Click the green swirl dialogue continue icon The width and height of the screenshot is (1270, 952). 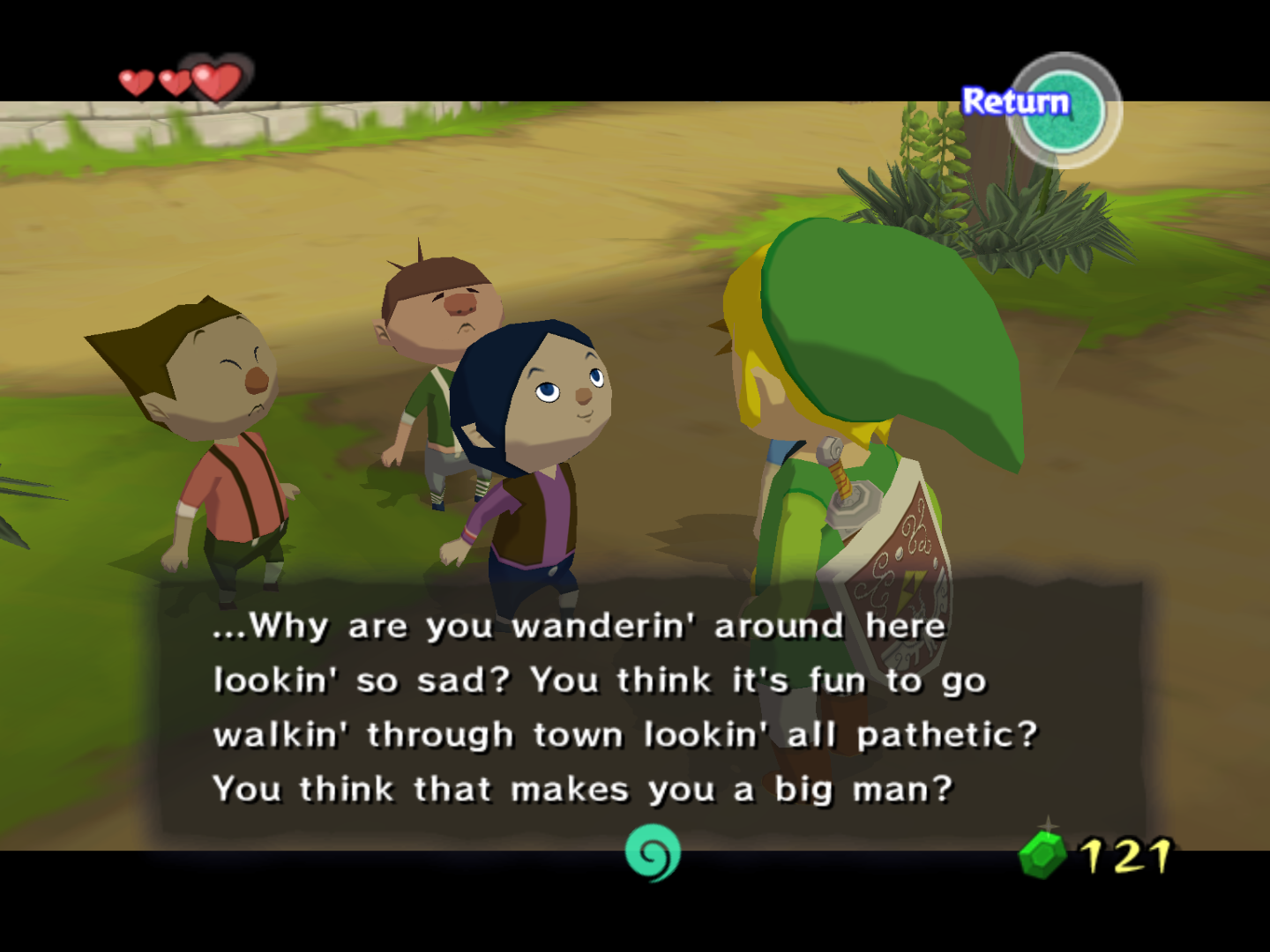pos(653,852)
